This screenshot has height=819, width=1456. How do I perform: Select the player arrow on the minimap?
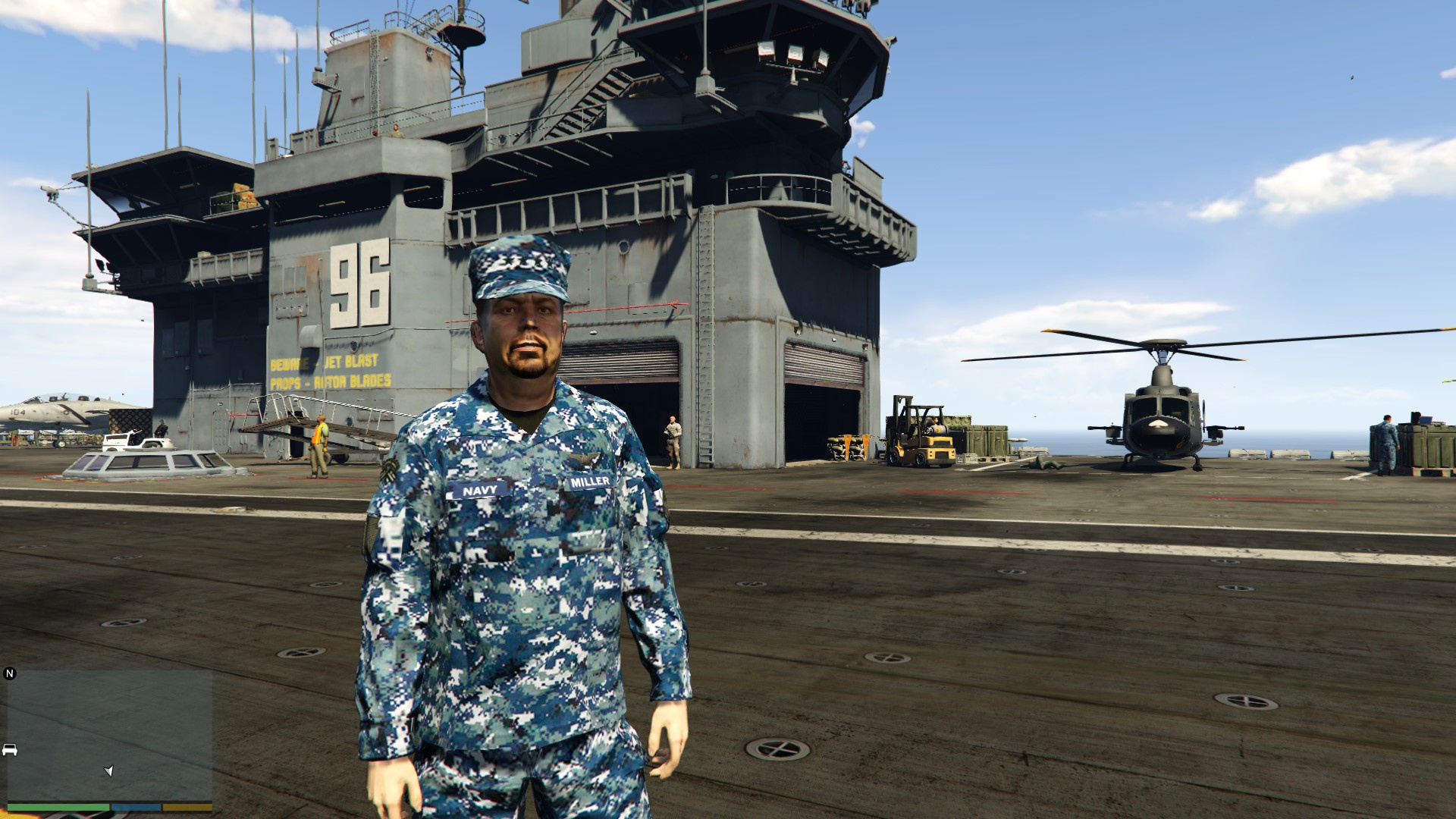[108, 771]
